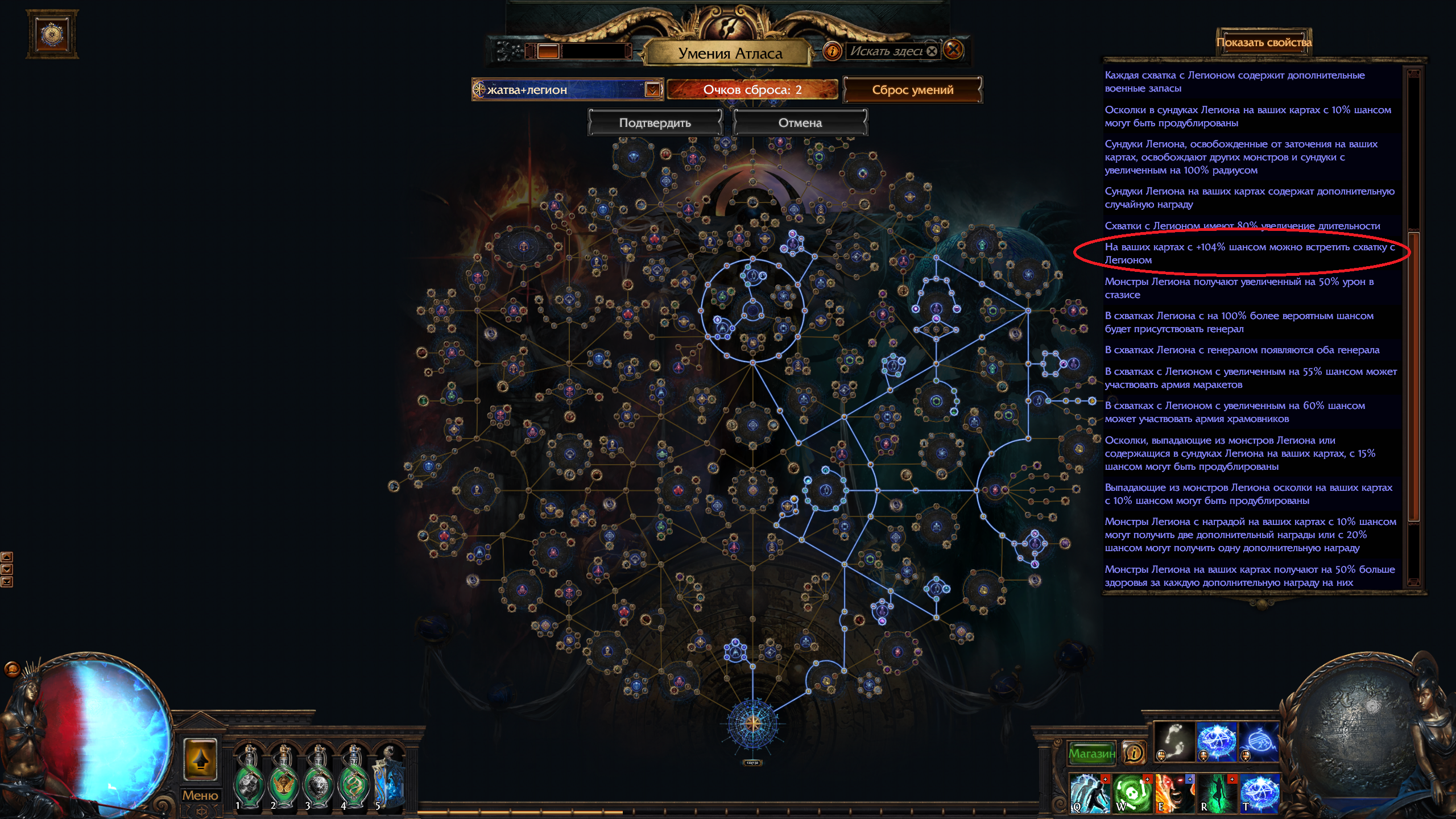Click the atlas properties list scrollbar
The width and height of the screenshot is (1456, 819).
[1413, 375]
